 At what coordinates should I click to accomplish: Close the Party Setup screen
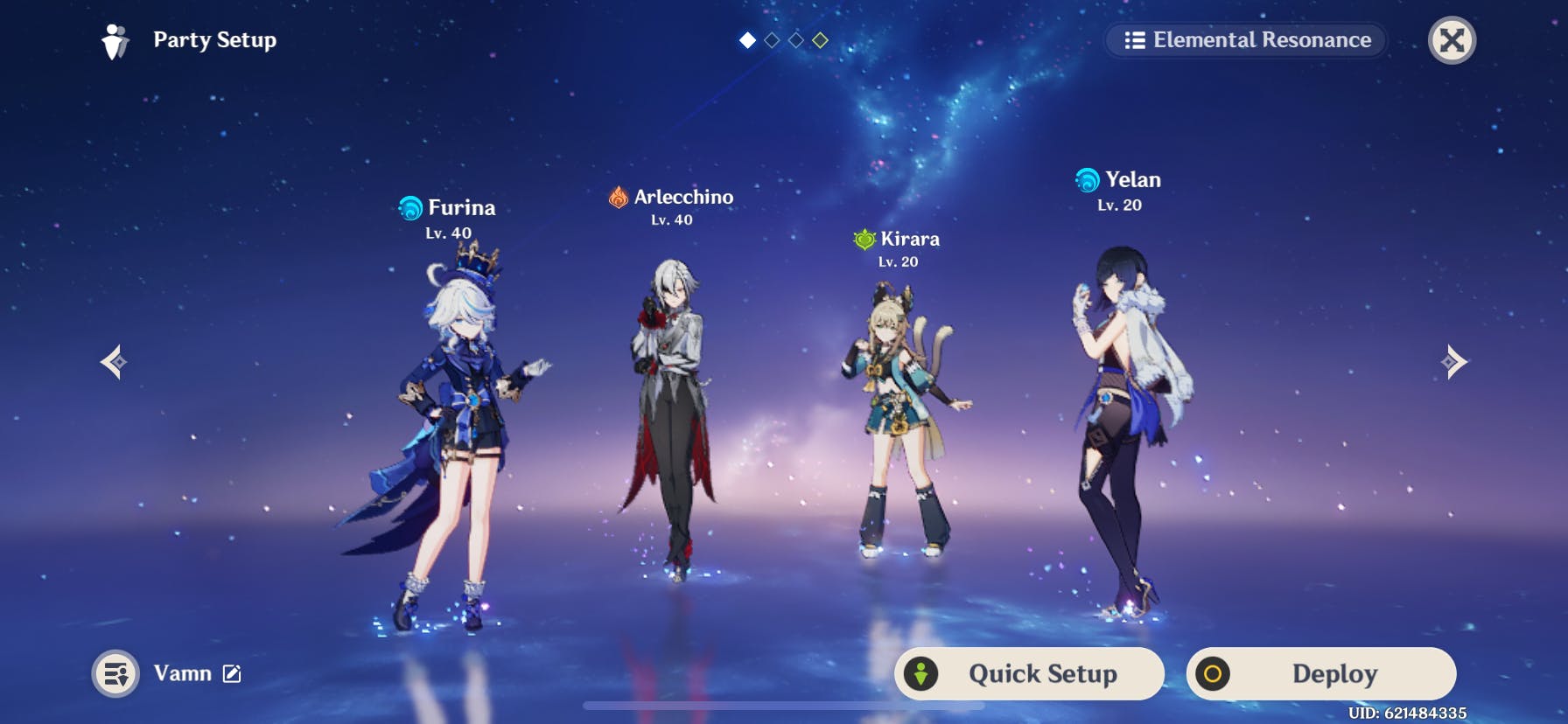pyautogui.click(x=1452, y=40)
